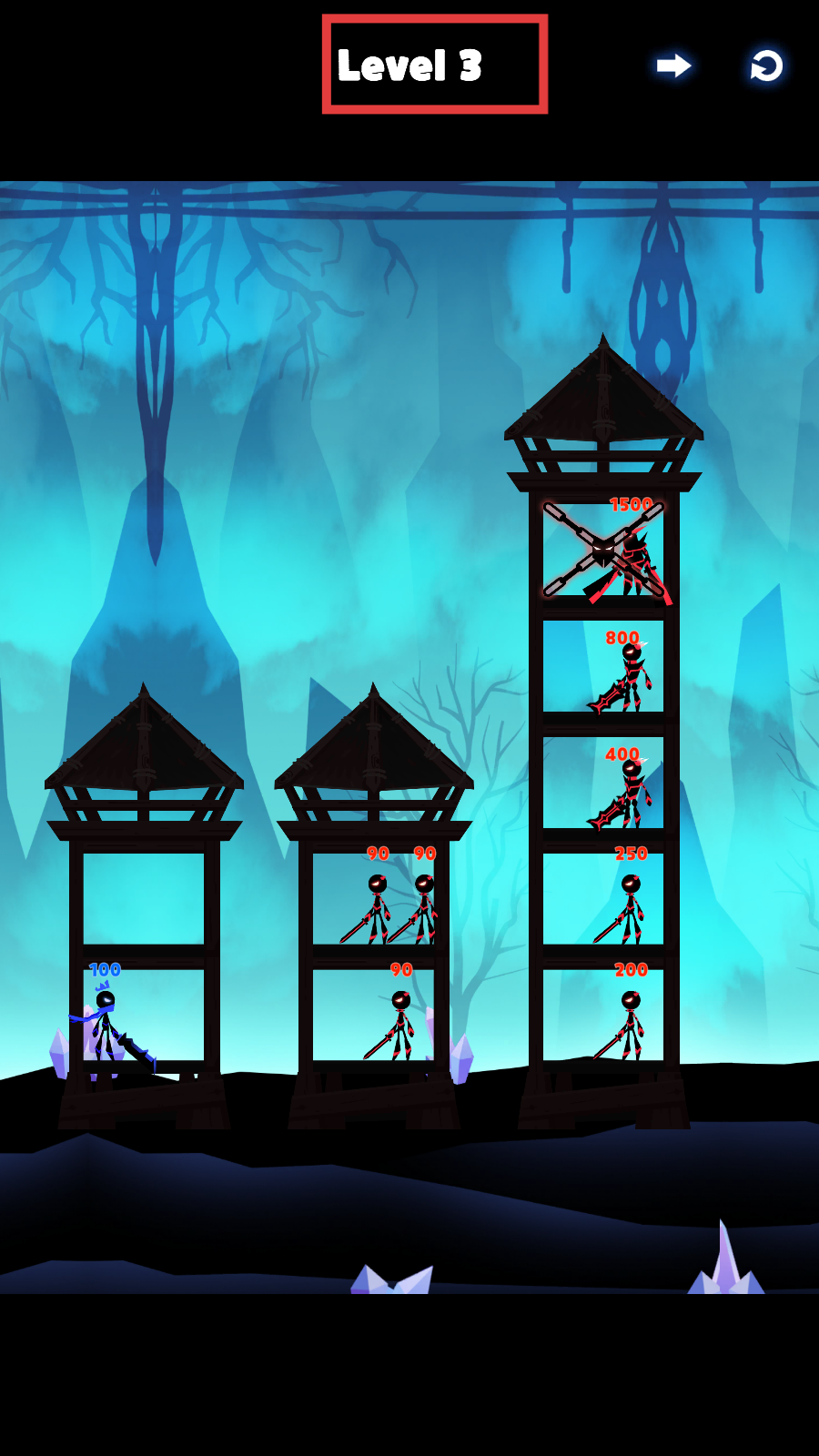Choose the room holding a single 90 enemy
This screenshot has width=819, height=1456.
point(374,1016)
